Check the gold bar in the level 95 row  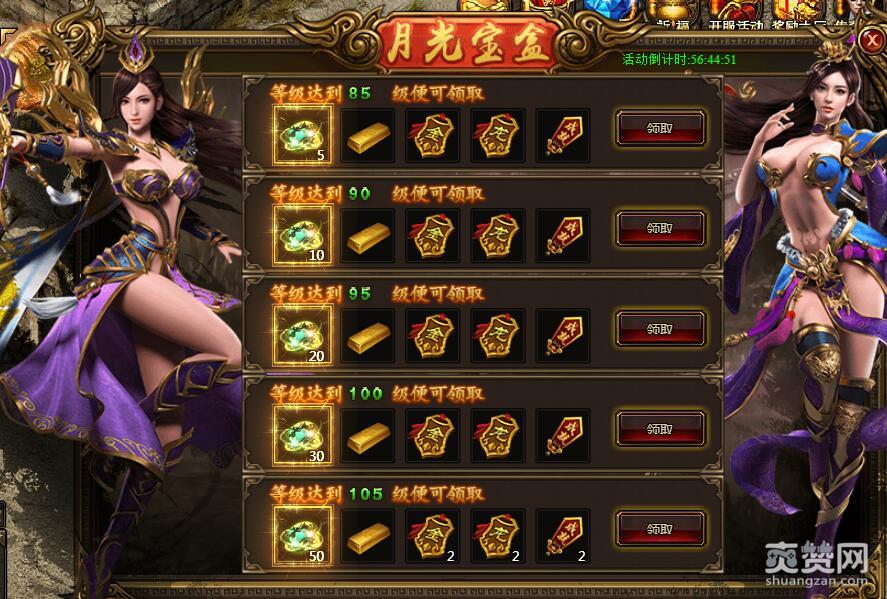[368, 337]
